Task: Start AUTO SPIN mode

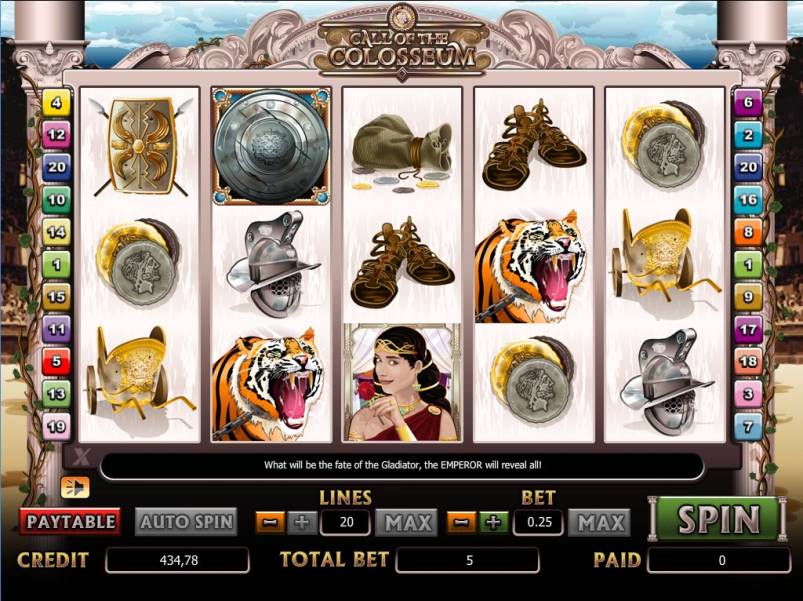Action: [186, 521]
